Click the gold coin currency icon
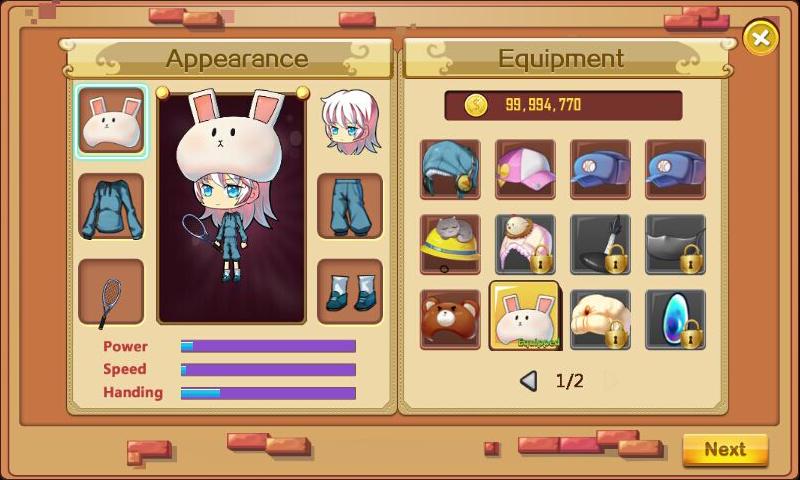 476,105
